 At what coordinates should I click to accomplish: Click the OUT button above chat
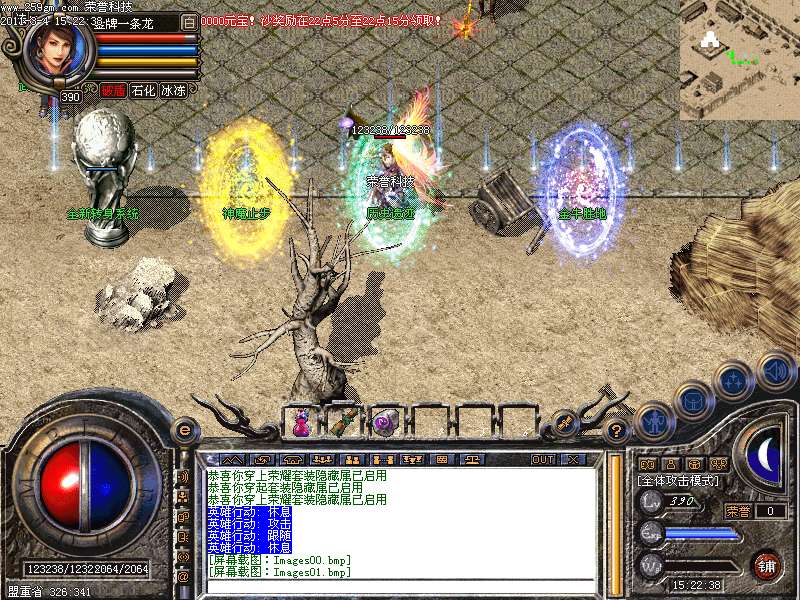pyautogui.click(x=542, y=459)
